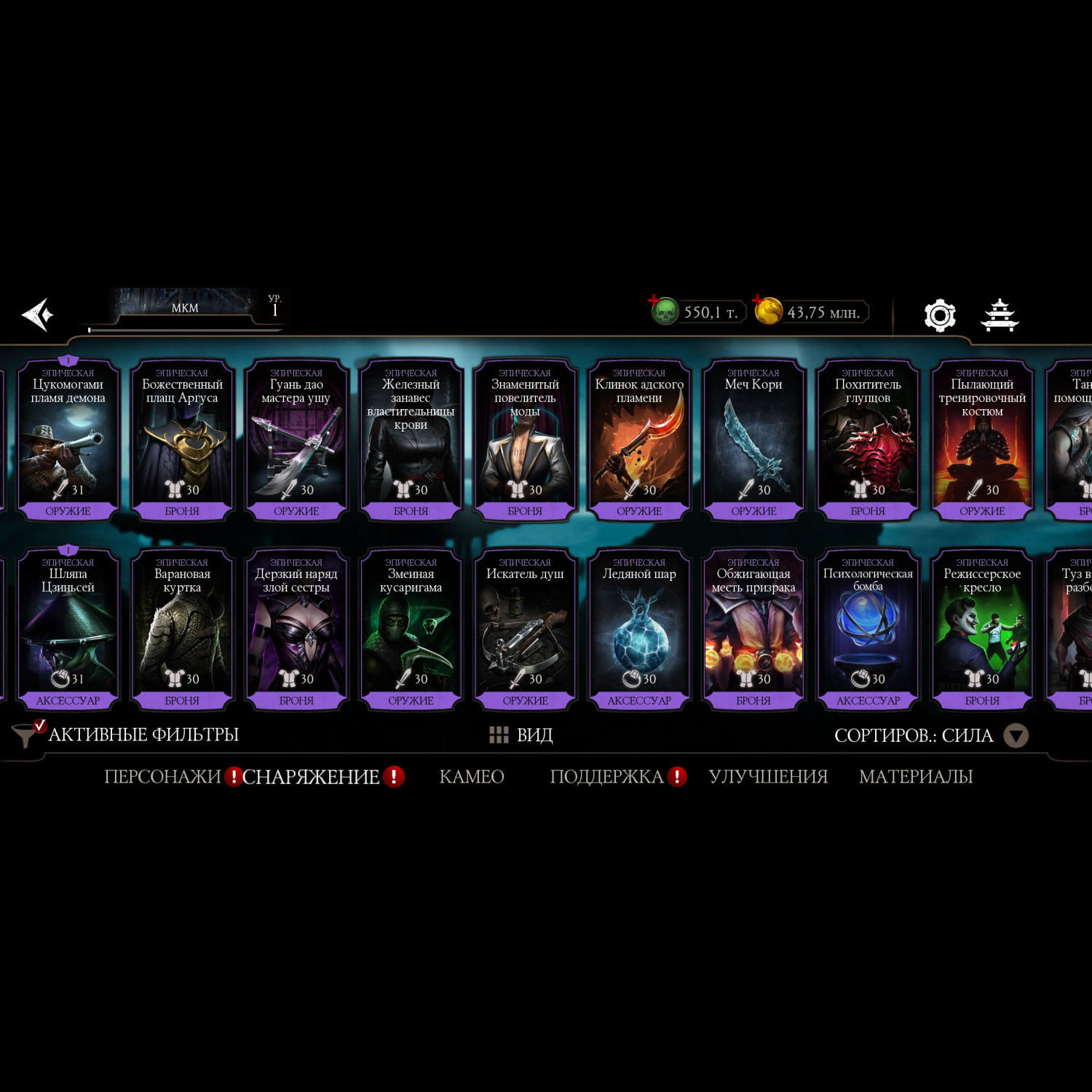Switch to the ПЕРСОНАЖИ tab
This screenshot has height=1092, width=1092.
(162, 777)
